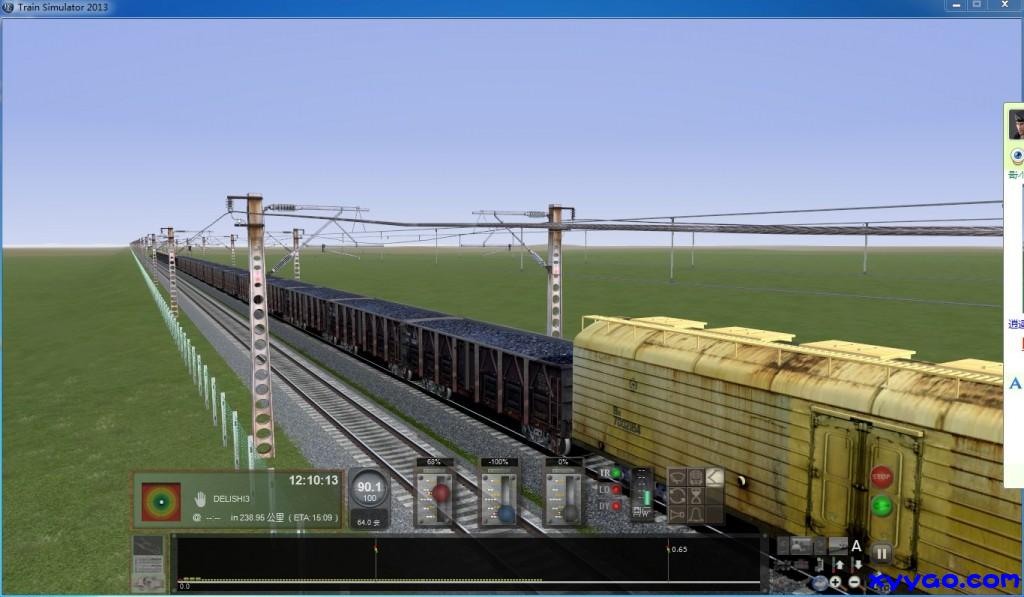This screenshot has height=597, width=1024.
Task: Click the letter A button above pause
Action: [856, 546]
